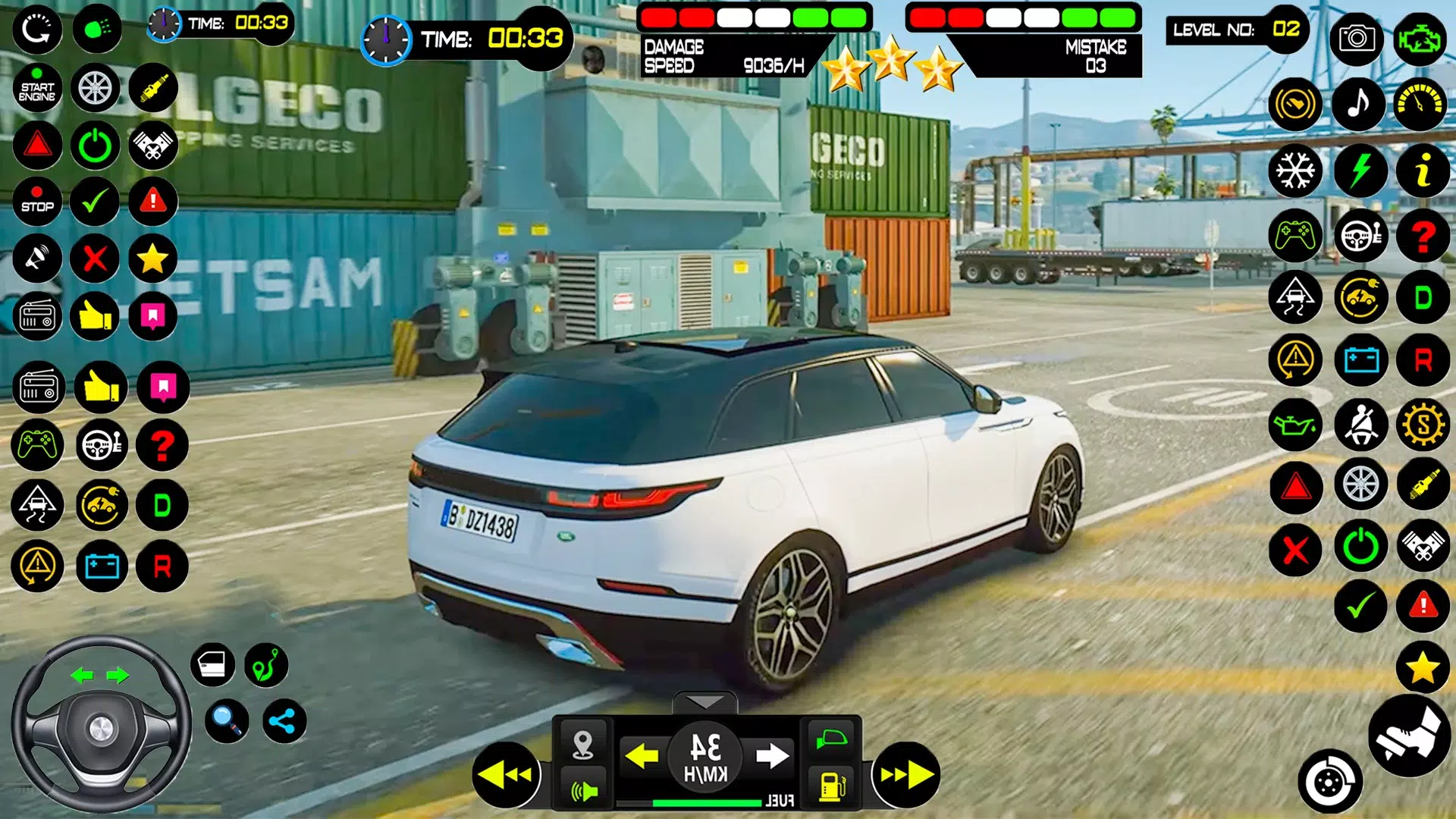Select the green oil can icon
This screenshot has height=819, width=1456.
[x=1294, y=424]
